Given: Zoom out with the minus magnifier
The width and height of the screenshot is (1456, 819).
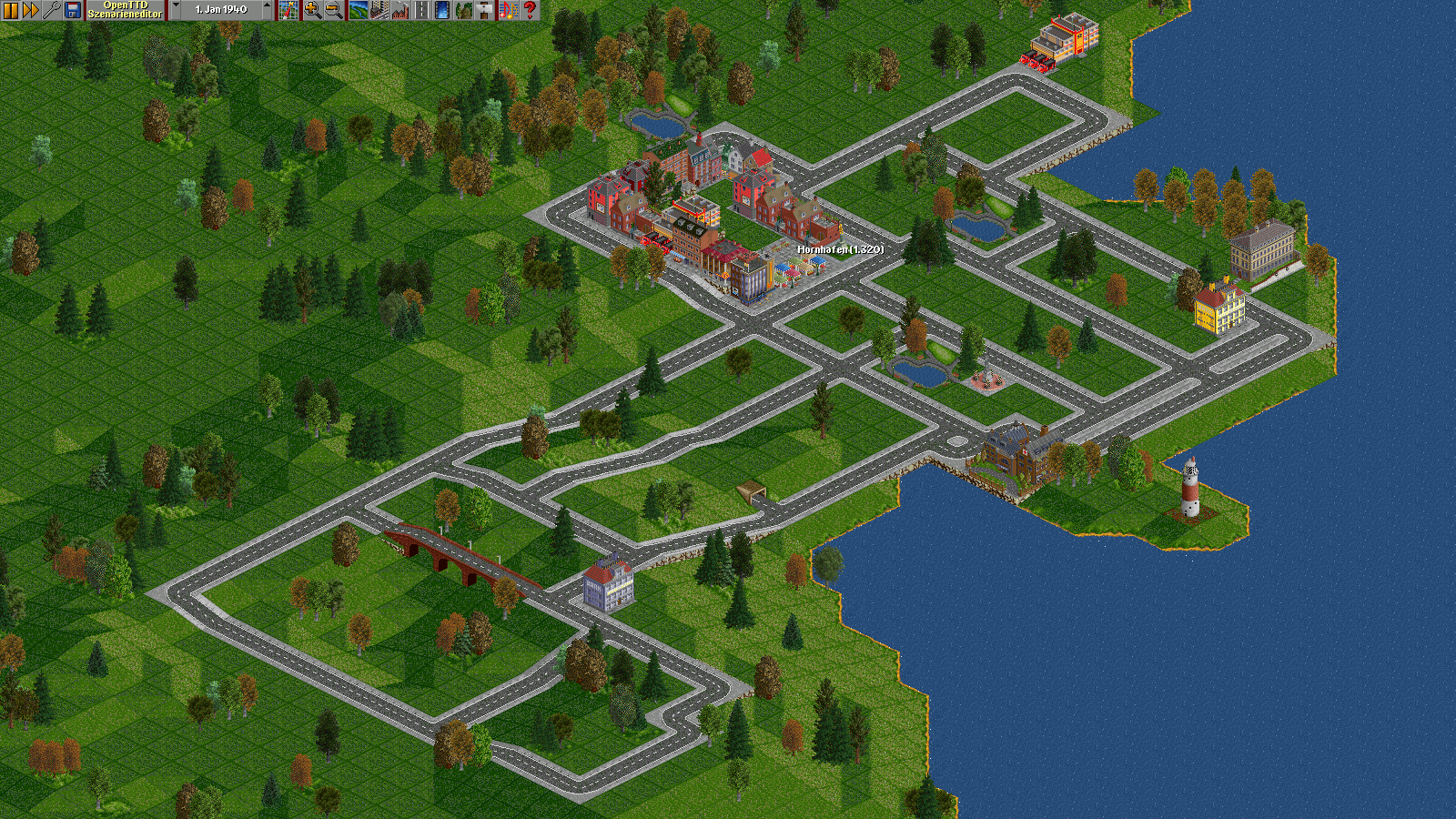Looking at the screenshot, I should [333, 10].
